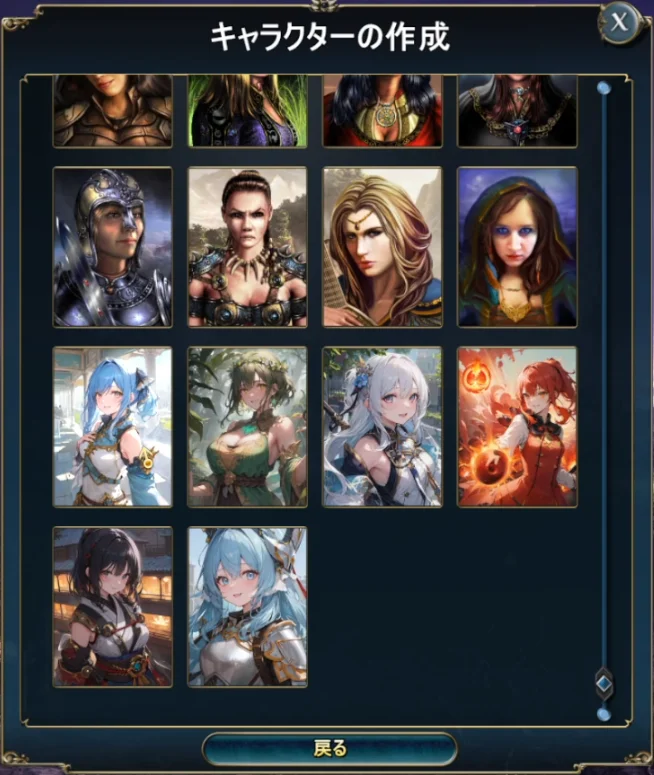Screen dimensions: 654x775
Task: Select the hooded woman with blue eyes
Action: [517, 247]
